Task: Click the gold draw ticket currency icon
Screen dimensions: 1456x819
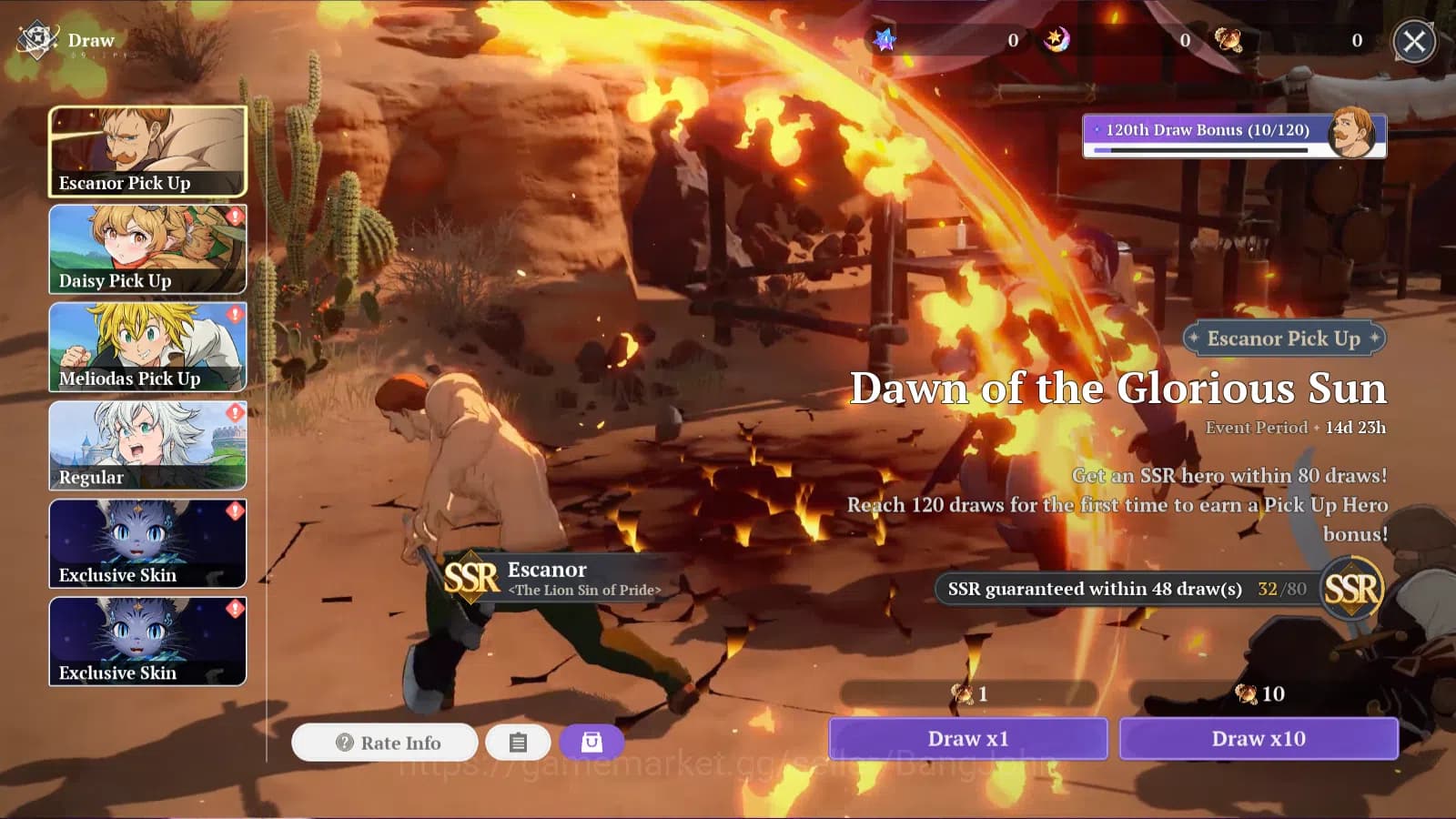Action: (x=1228, y=40)
